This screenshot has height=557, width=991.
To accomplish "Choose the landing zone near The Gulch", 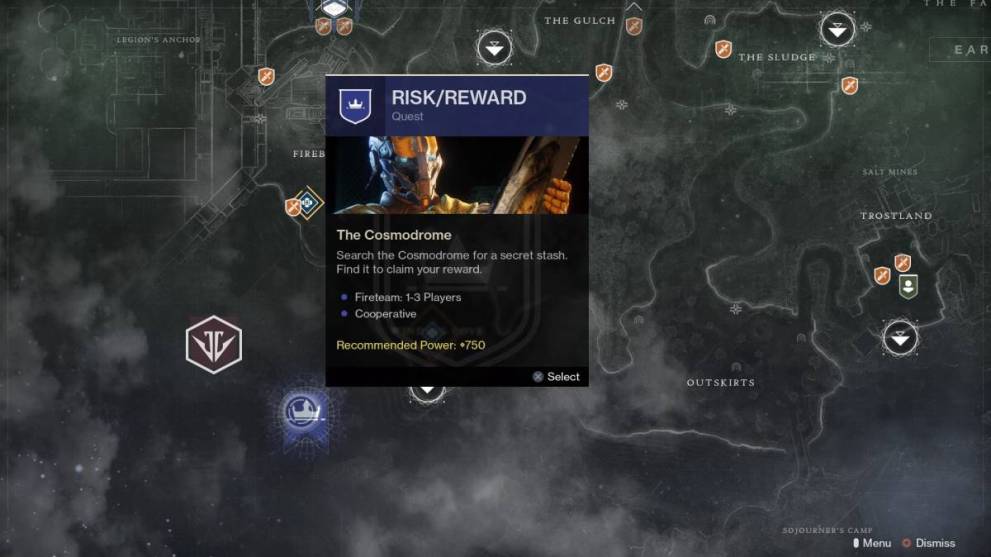I will [494, 46].
